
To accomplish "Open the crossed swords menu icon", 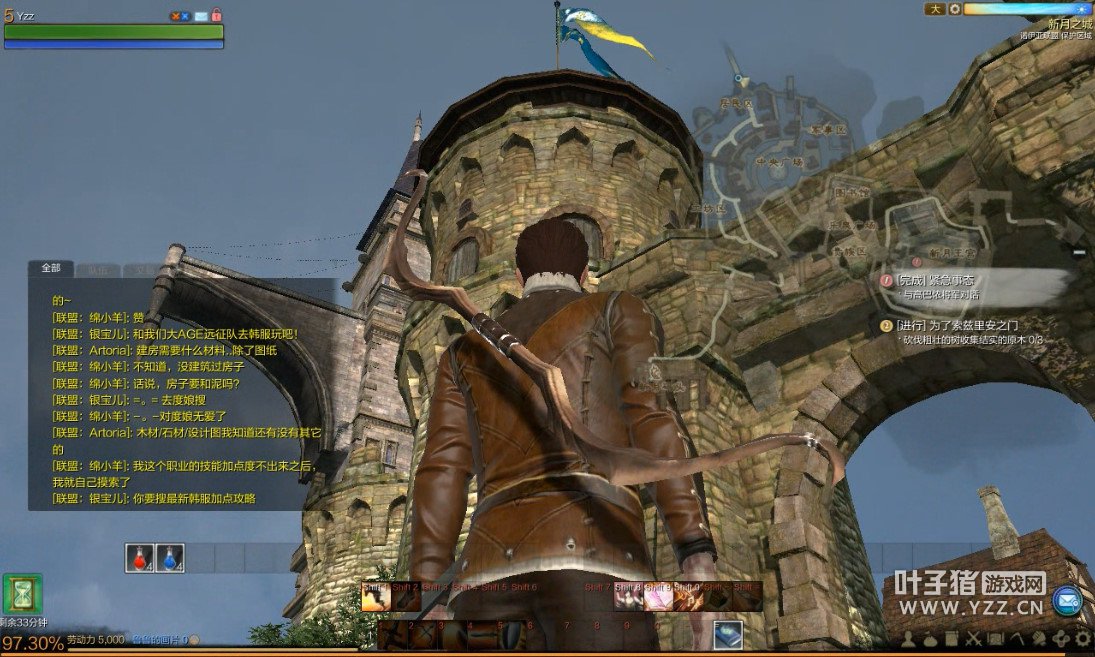I will [x=973, y=638].
